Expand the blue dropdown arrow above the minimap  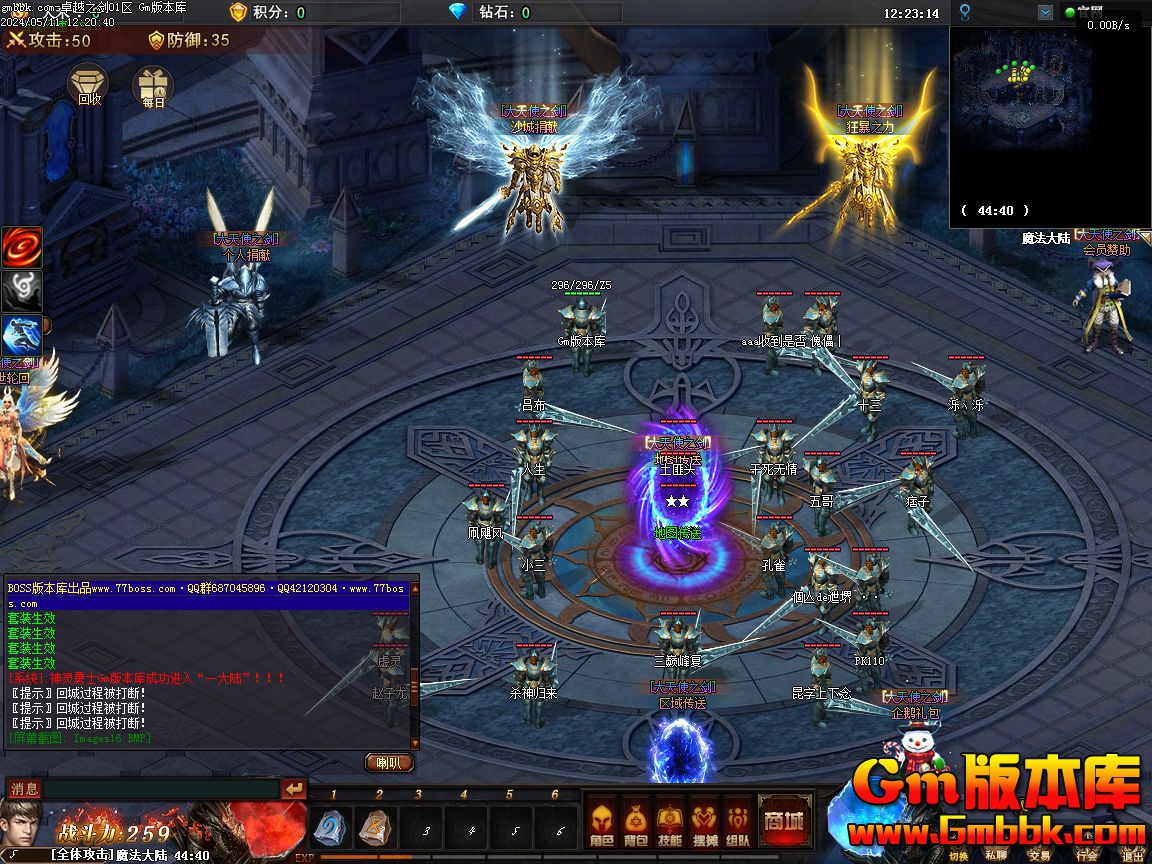pyautogui.click(x=1045, y=12)
